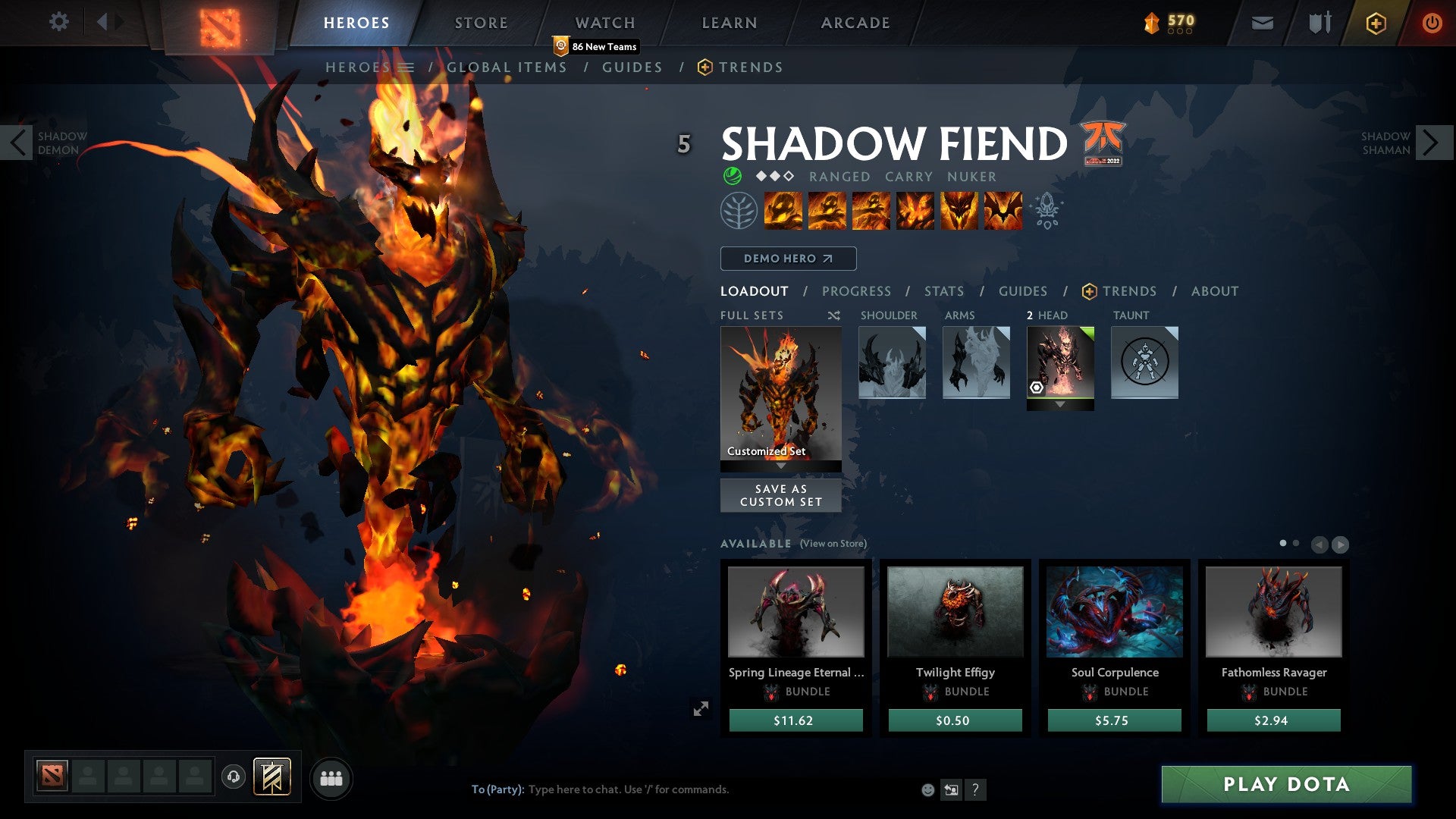Click the settings gear icon

(x=59, y=22)
